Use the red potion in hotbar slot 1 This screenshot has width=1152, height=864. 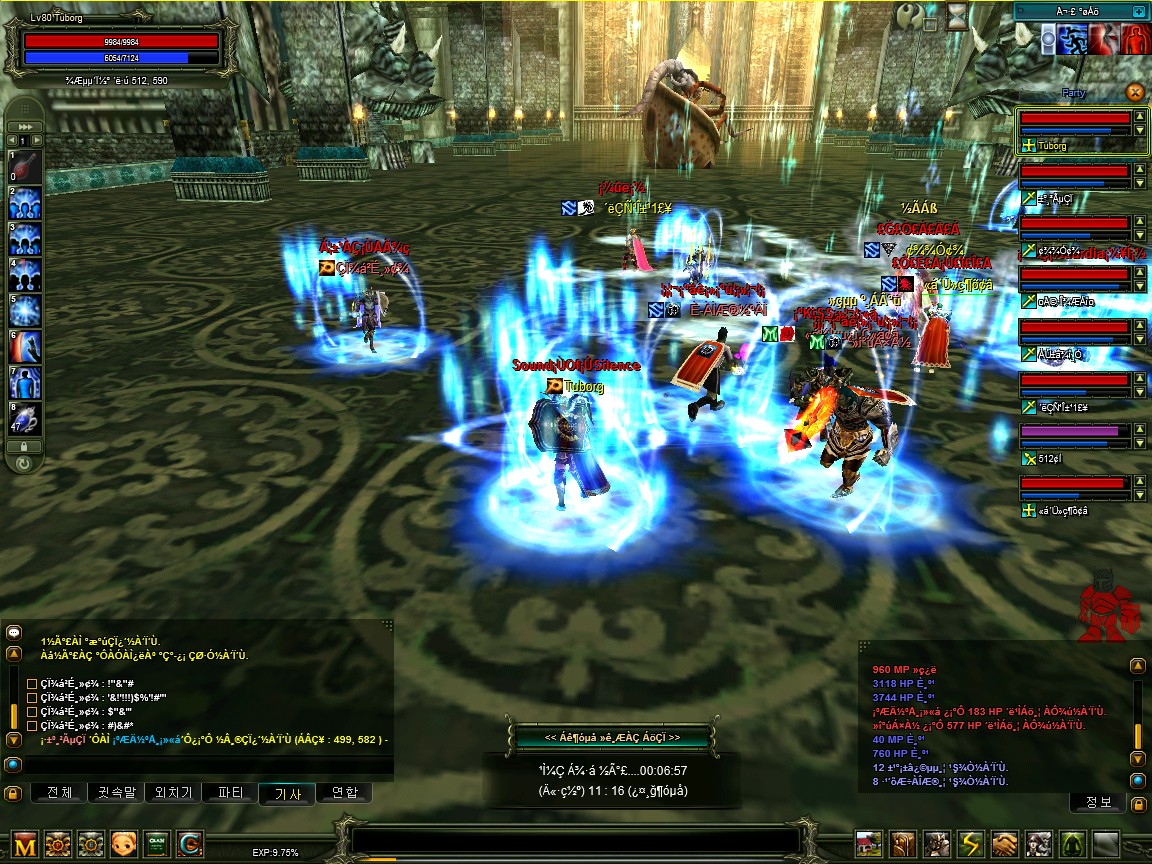[26, 168]
